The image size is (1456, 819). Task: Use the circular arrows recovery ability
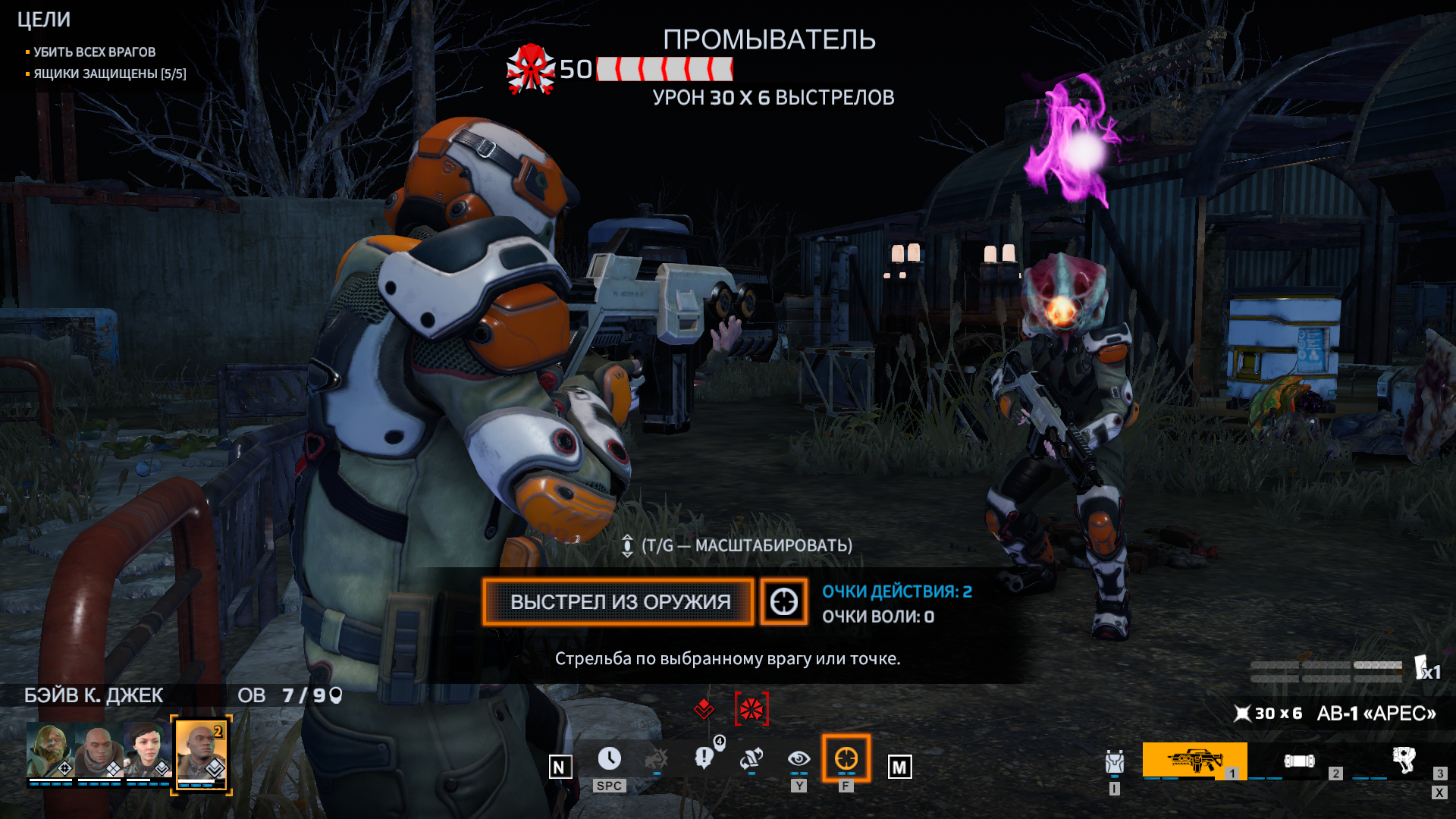pyautogui.click(x=751, y=758)
